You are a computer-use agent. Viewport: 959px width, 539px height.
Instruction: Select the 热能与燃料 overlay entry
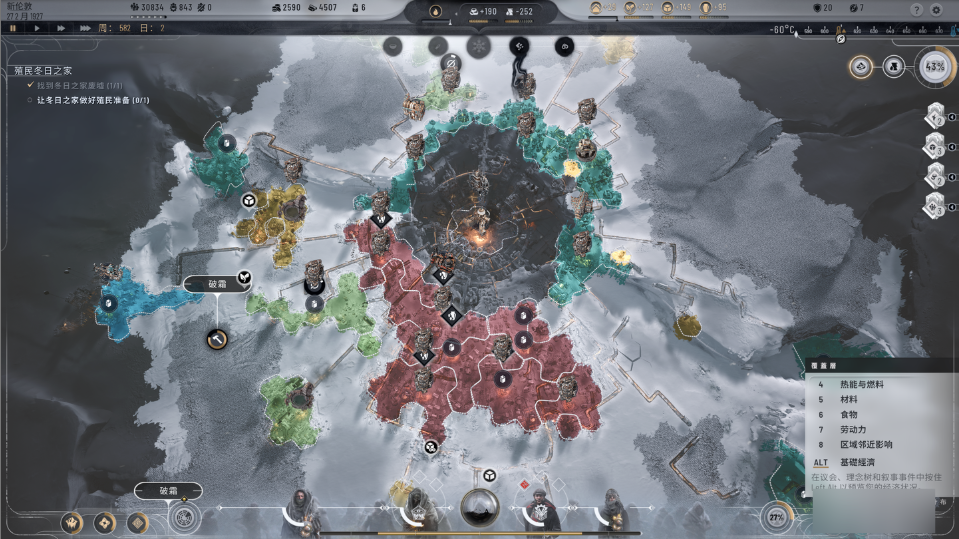point(860,383)
